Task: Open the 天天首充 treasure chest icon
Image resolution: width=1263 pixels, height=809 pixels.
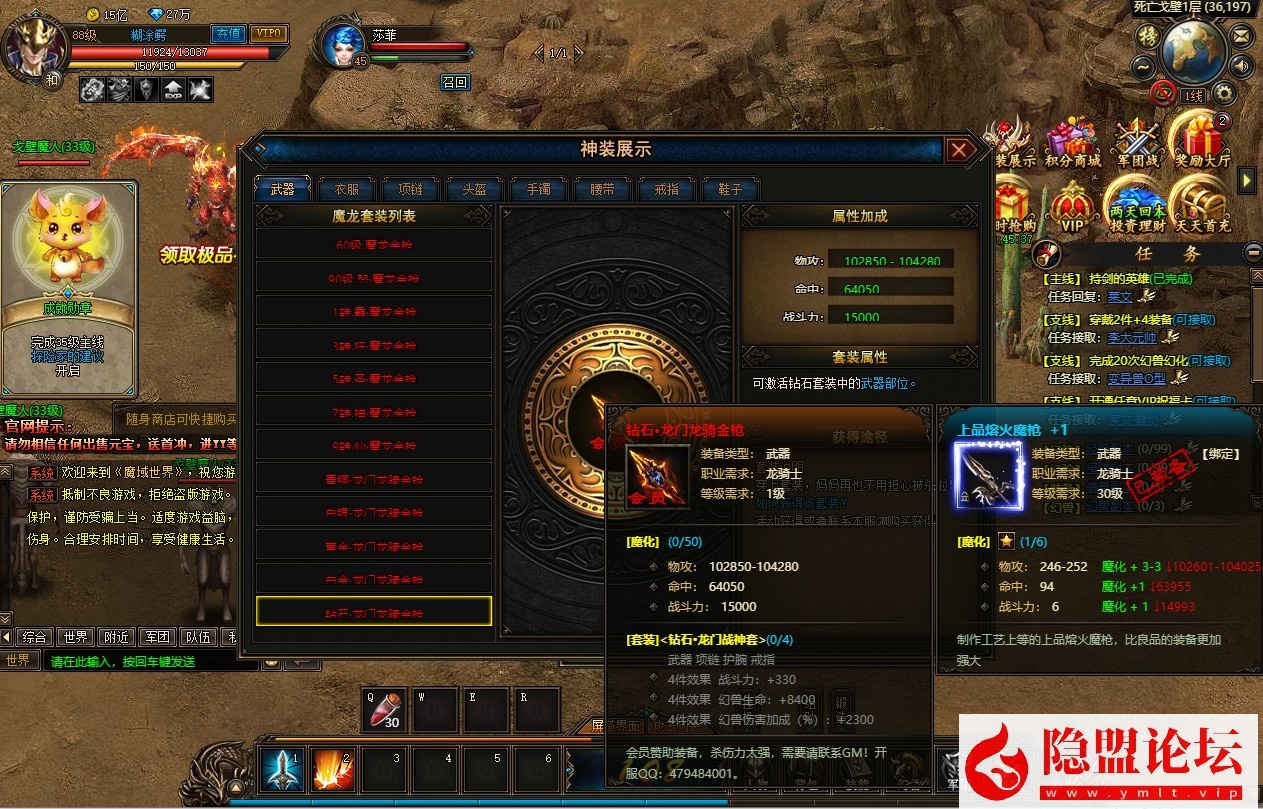Action: click(x=1202, y=208)
